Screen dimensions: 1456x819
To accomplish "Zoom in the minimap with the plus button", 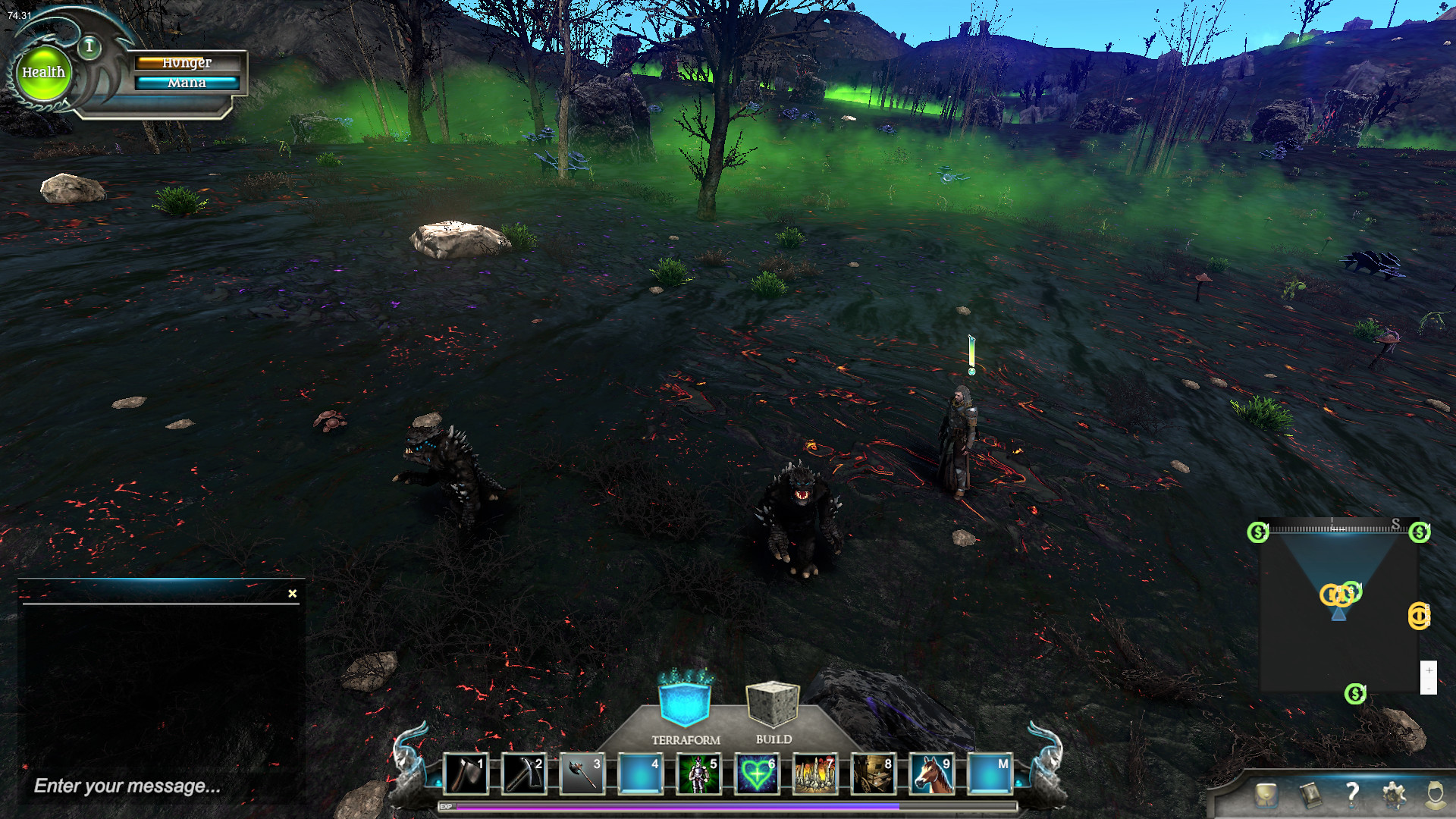I will click(1429, 670).
